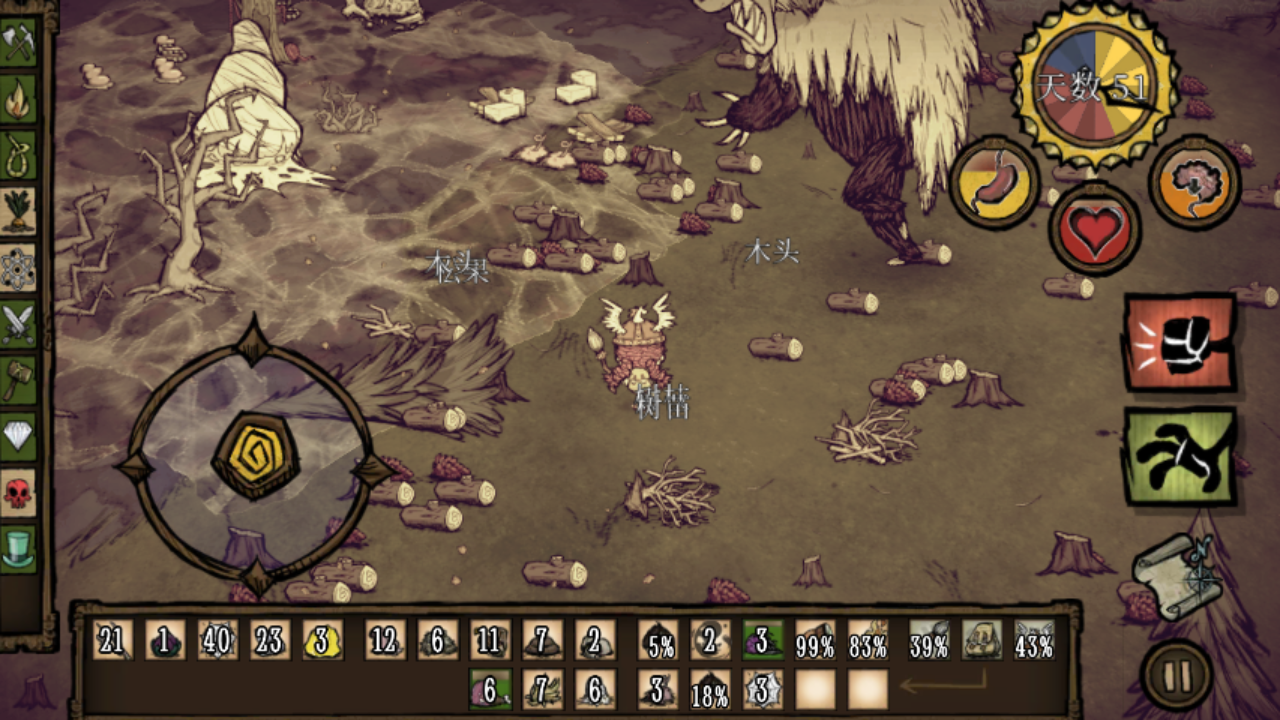Open the Tools crafting tab (axe and pickaxe)
Screen dimensions: 1280x720
[18, 43]
